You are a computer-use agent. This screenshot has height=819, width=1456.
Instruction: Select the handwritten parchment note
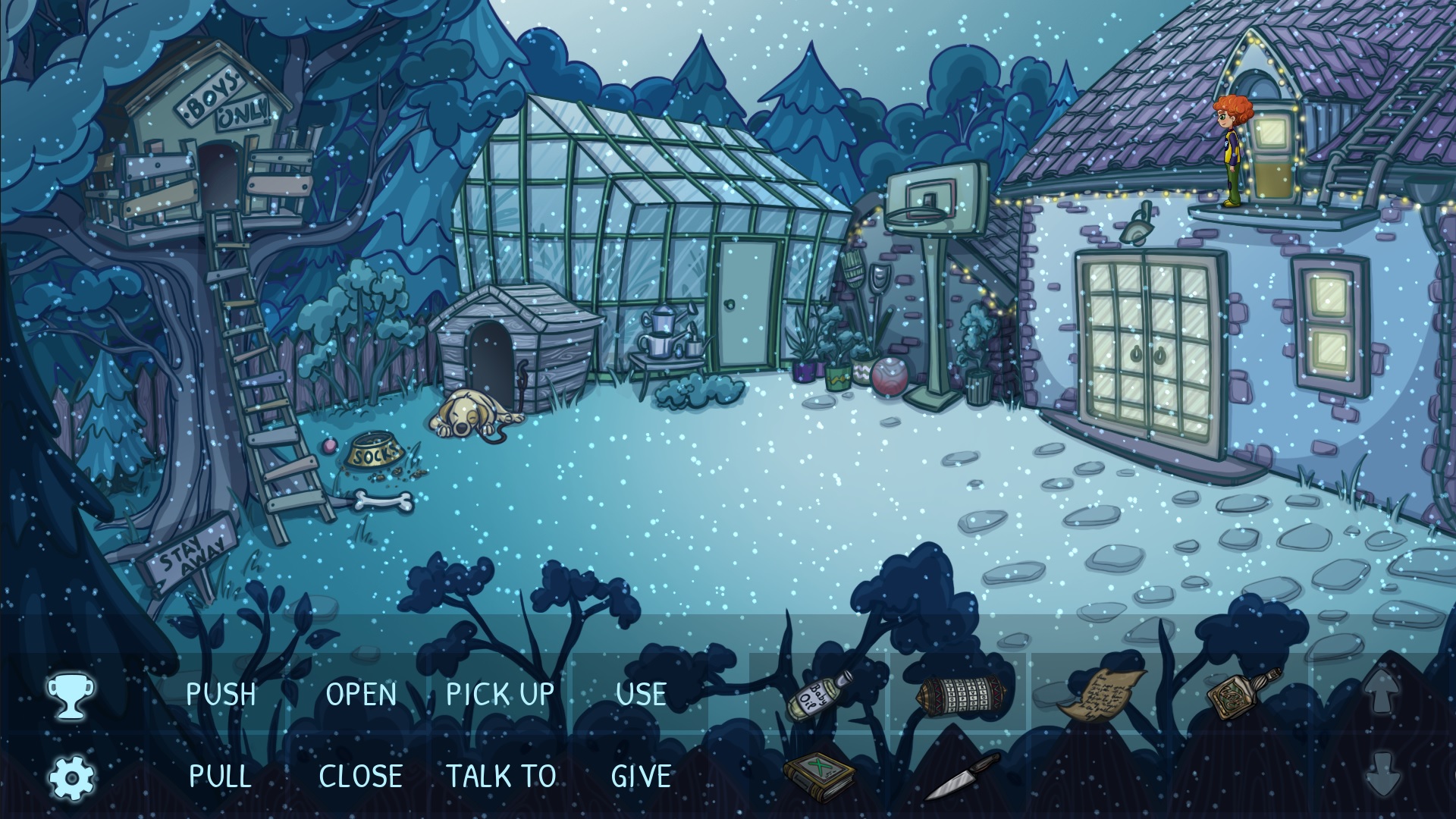tap(1101, 693)
